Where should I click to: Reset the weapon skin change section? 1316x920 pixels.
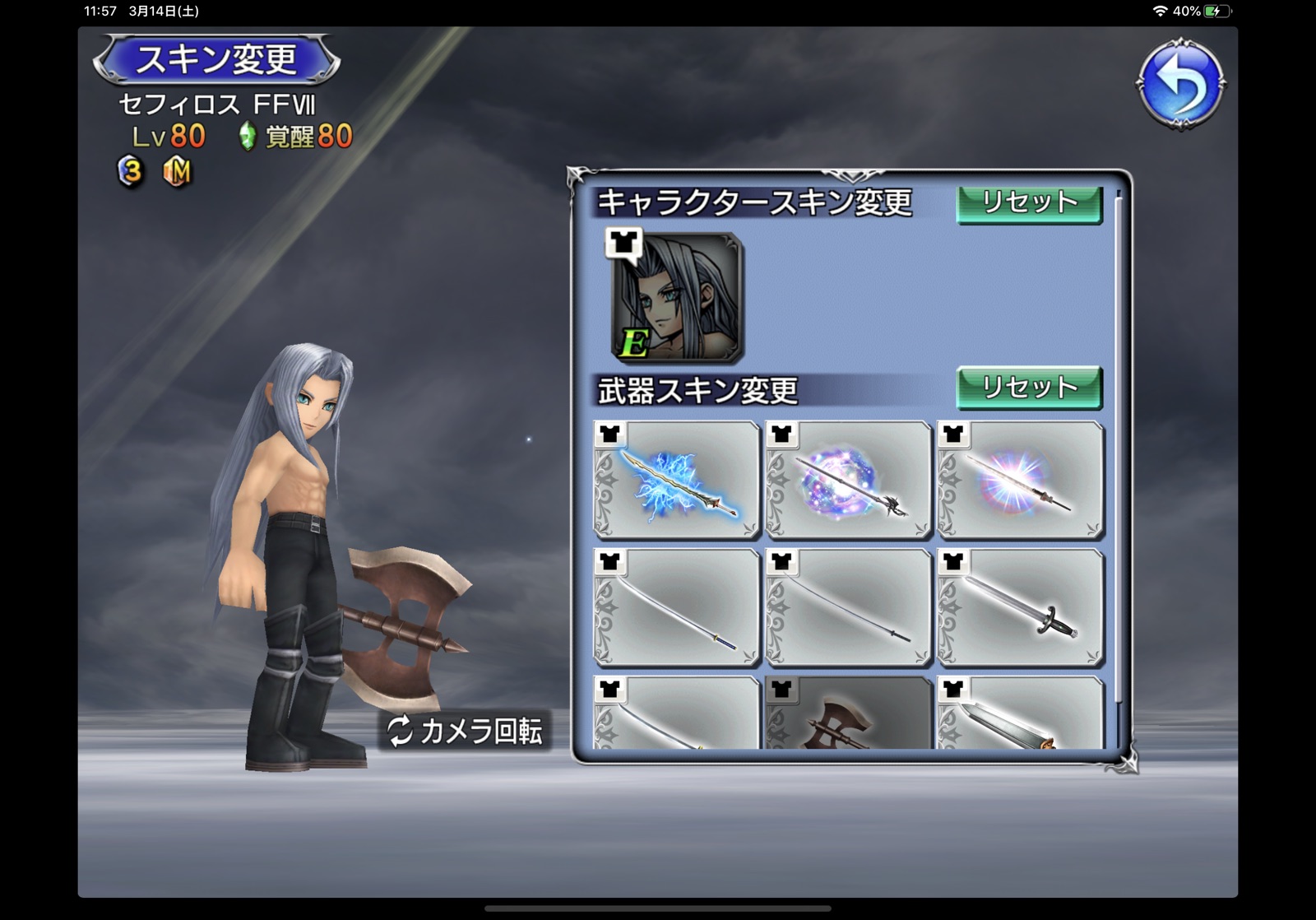point(1028,388)
